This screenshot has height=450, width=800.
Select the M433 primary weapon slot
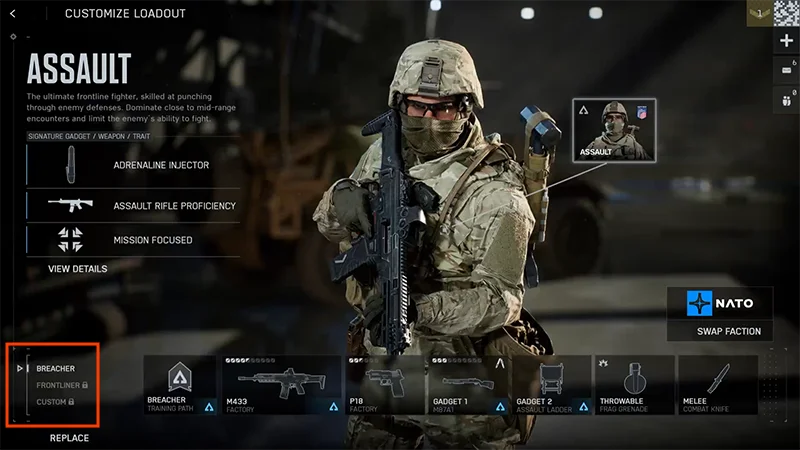(283, 385)
